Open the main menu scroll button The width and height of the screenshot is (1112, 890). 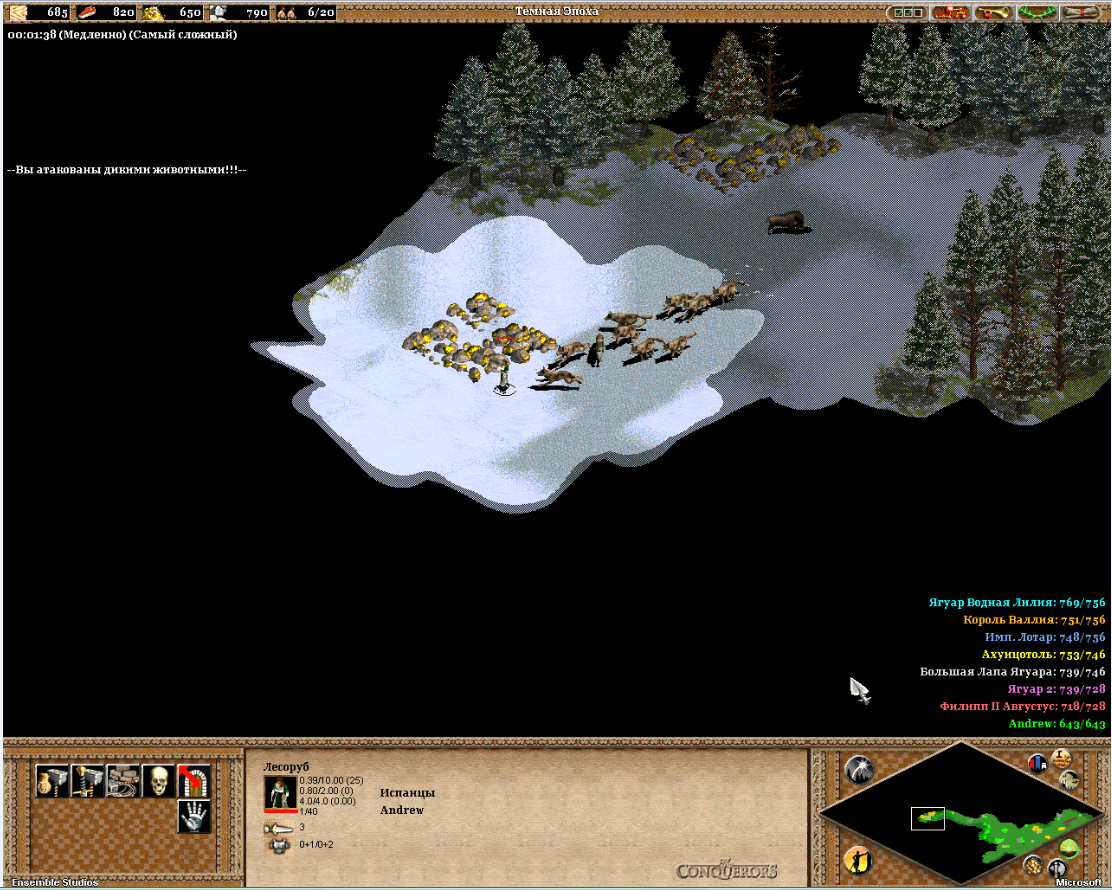click(1081, 13)
